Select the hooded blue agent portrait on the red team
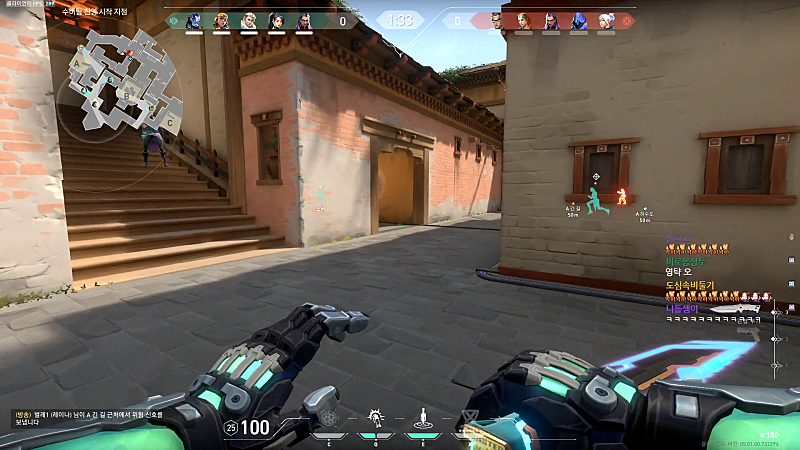 pyautogui.click(x=578, y=20)
